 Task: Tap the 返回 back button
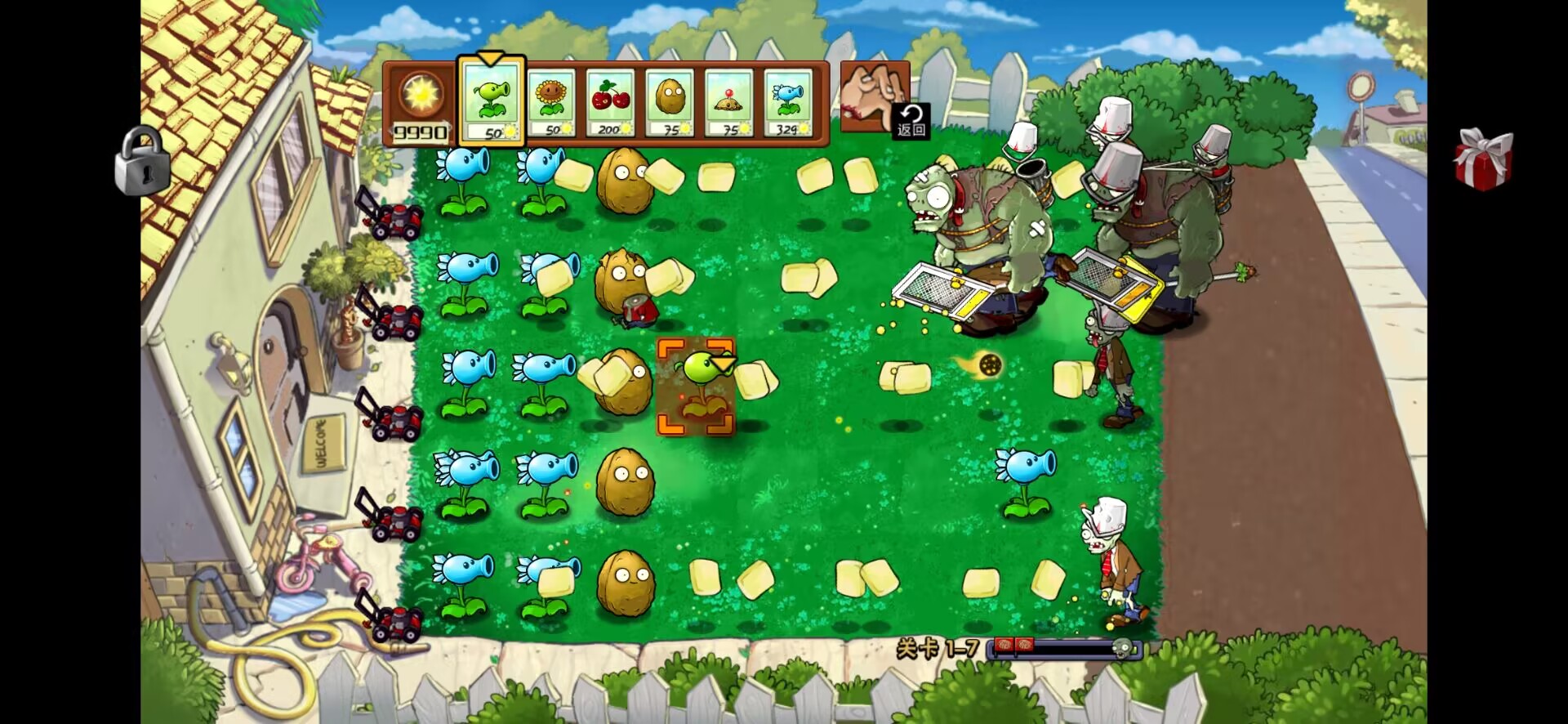click(x=911, y=121)
